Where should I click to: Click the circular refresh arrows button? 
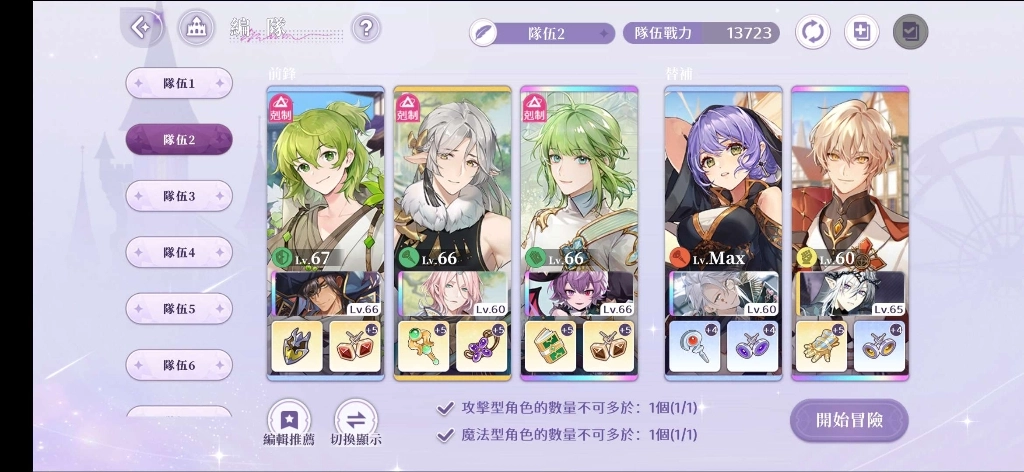click(812, 32)
